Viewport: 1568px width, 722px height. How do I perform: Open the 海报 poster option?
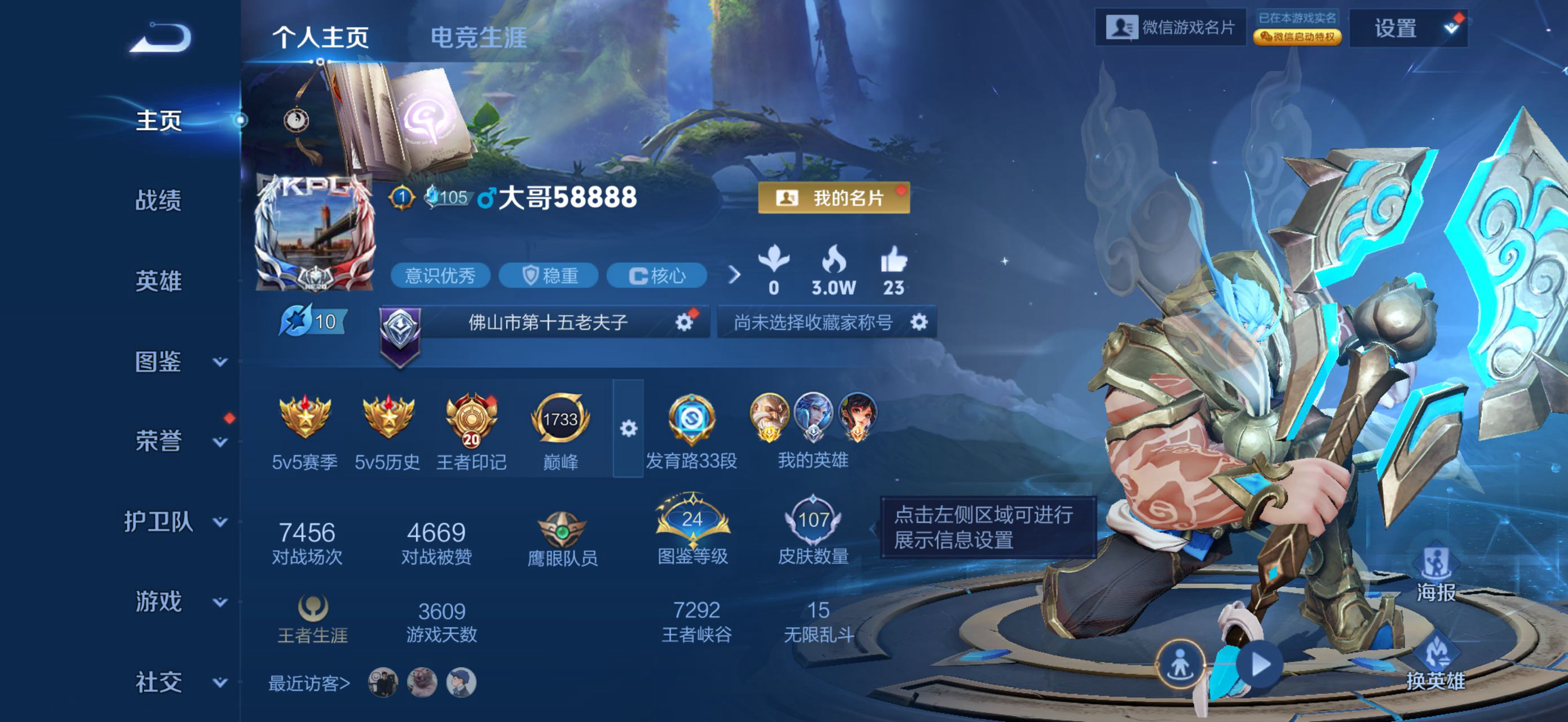[1436, 575]
